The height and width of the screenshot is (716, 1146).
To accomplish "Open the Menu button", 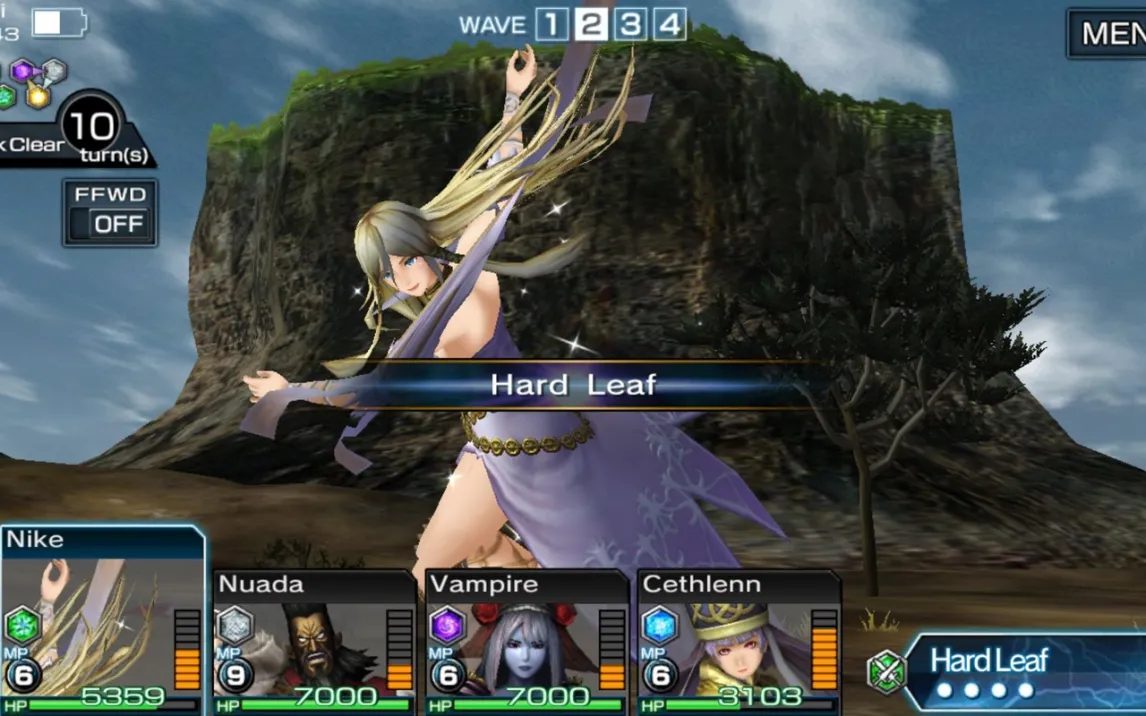I will [1110, 33].
